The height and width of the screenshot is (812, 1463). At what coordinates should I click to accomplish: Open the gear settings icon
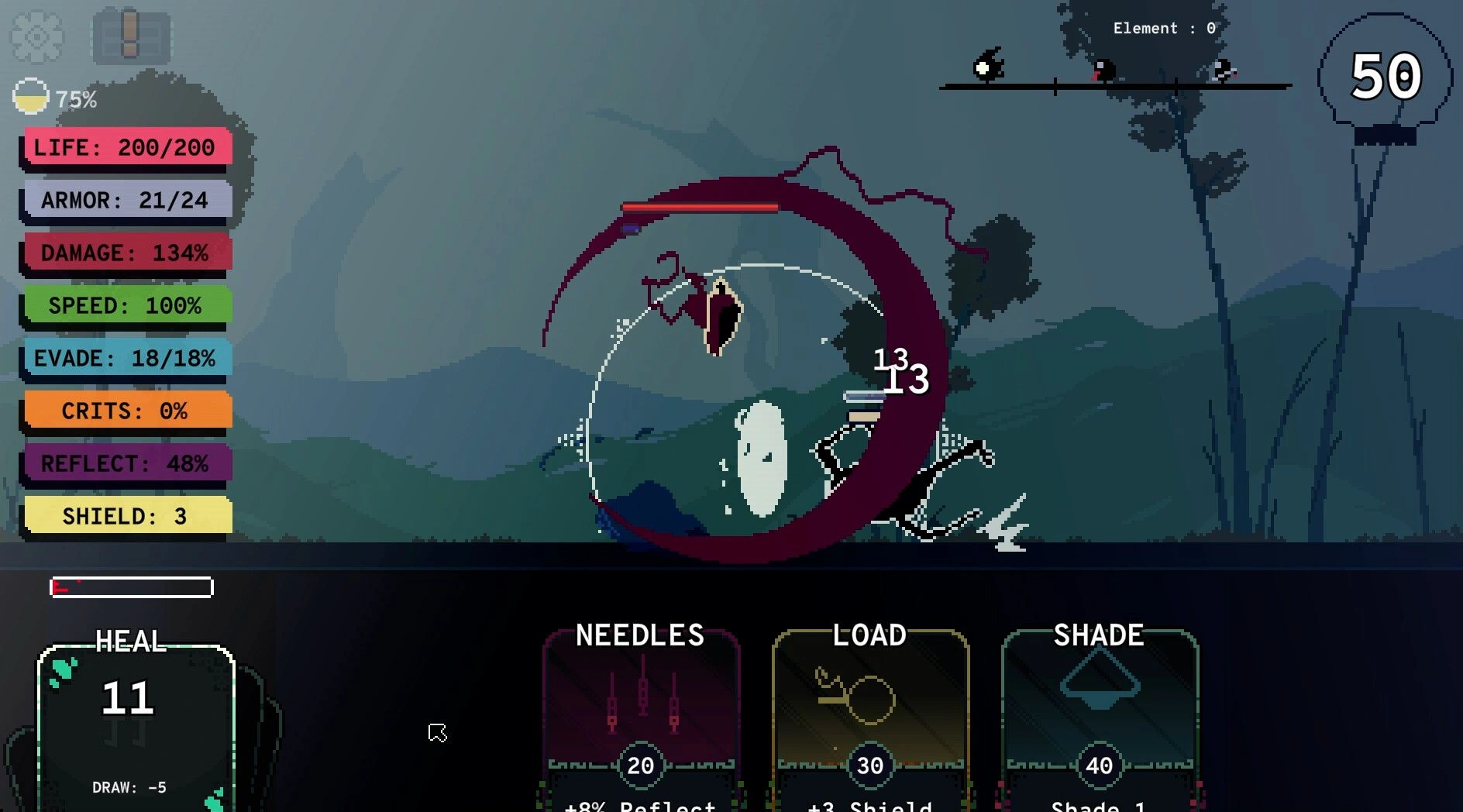pos(36,36)
